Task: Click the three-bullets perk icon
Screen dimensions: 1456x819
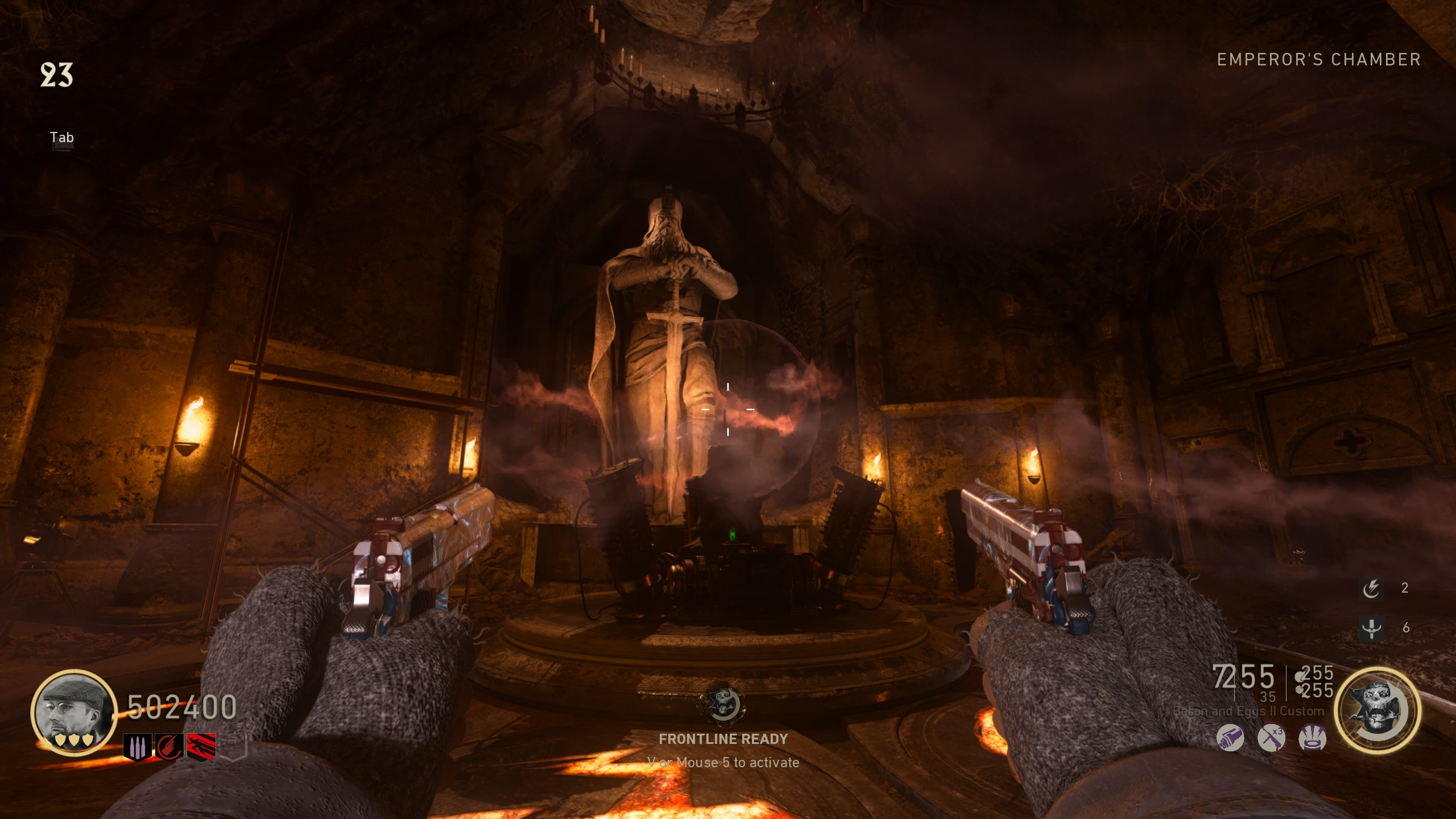Action: click(138, 747)
